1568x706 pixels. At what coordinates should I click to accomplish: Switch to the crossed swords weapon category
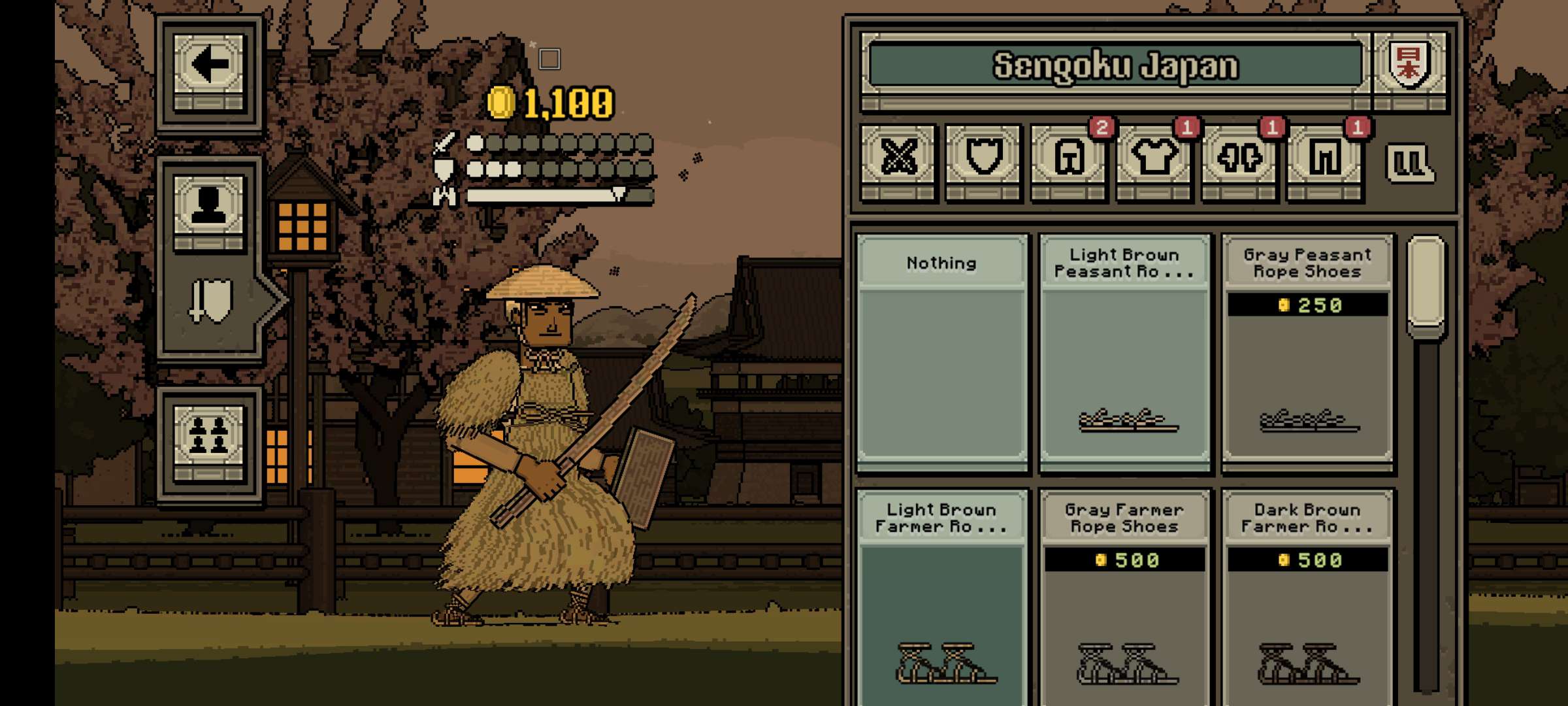(899, 158)
